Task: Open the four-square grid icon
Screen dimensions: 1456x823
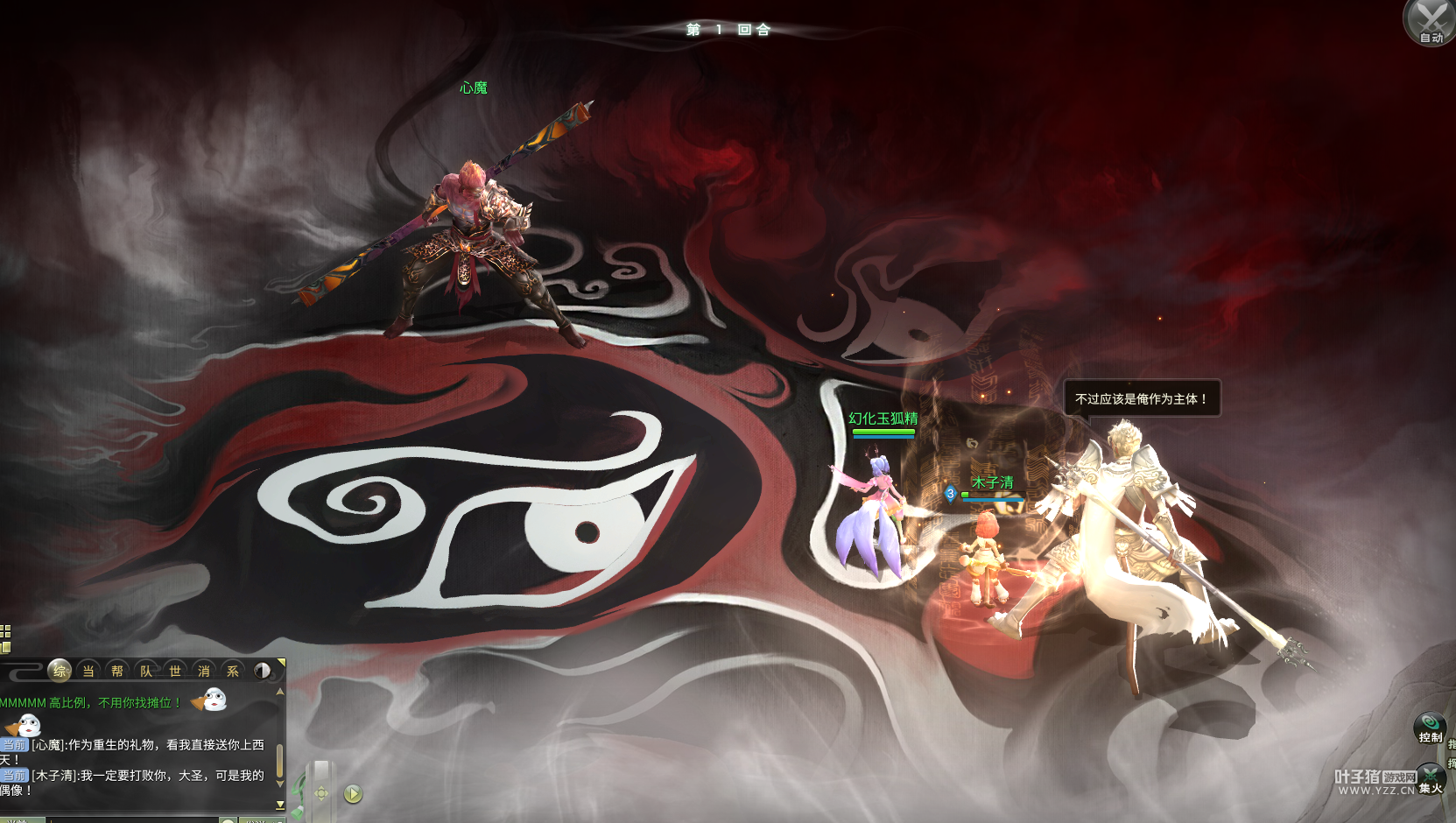Action: pyautogui.click(x=5, y=631)
